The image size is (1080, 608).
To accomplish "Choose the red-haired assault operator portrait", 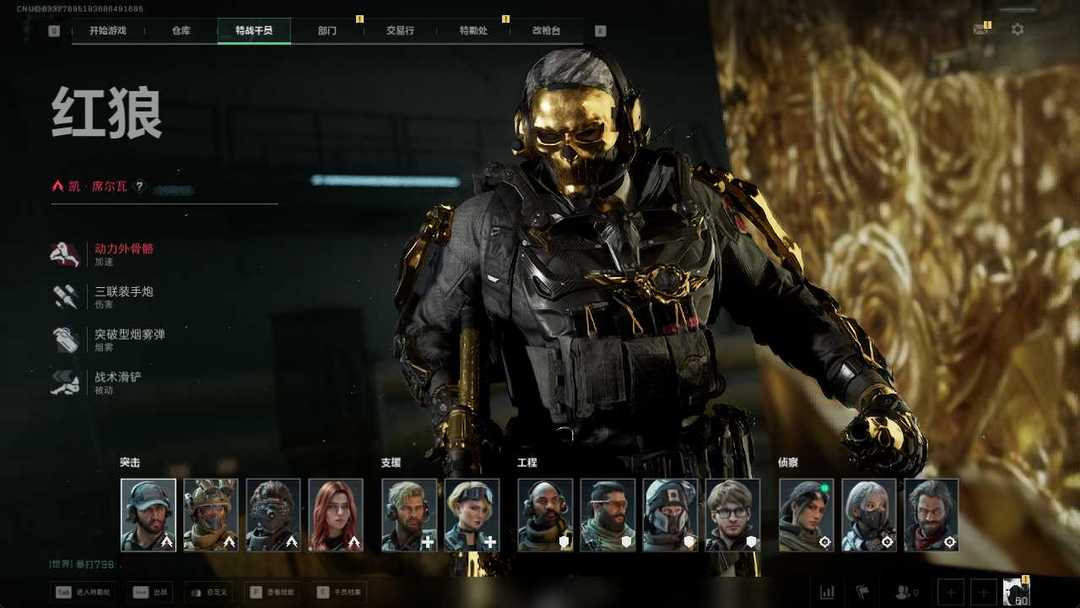I will click(336, 515).
